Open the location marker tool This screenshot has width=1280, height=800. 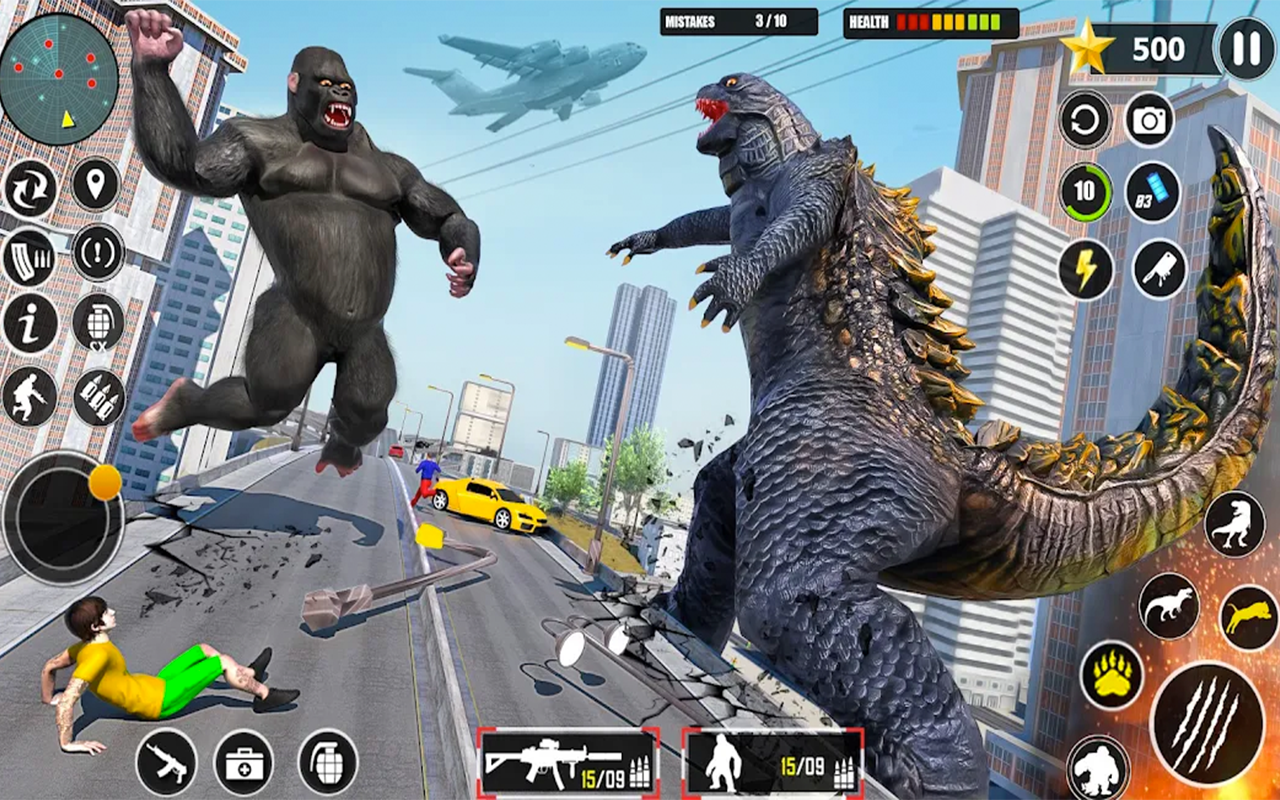(x=95, y=185)
